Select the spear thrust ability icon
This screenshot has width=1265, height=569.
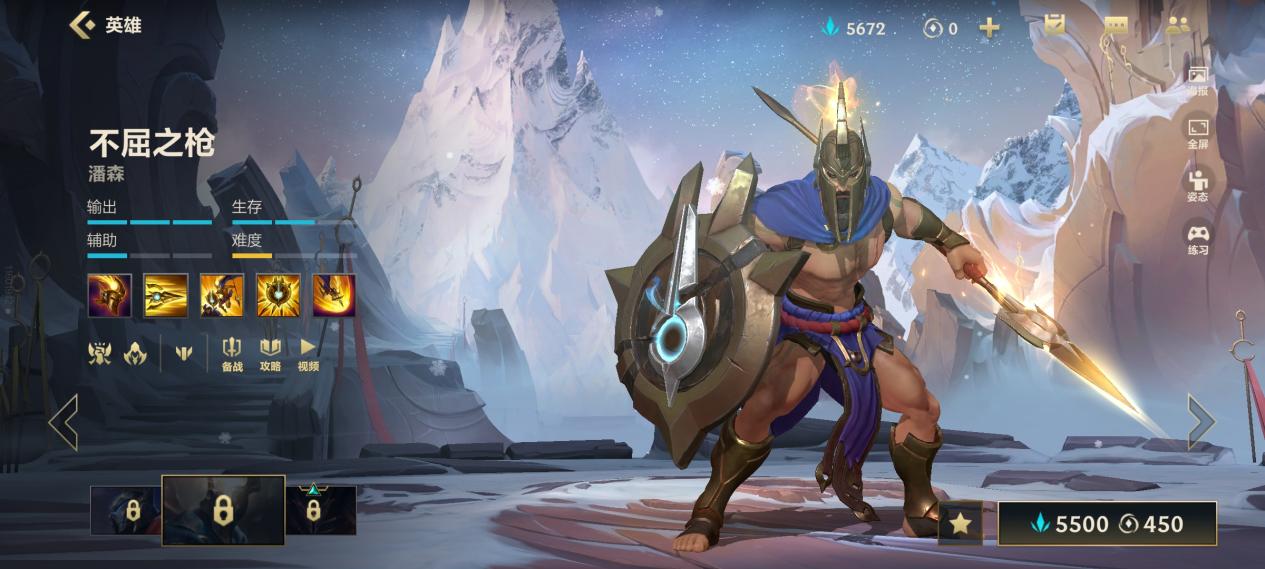pos(165,295)
